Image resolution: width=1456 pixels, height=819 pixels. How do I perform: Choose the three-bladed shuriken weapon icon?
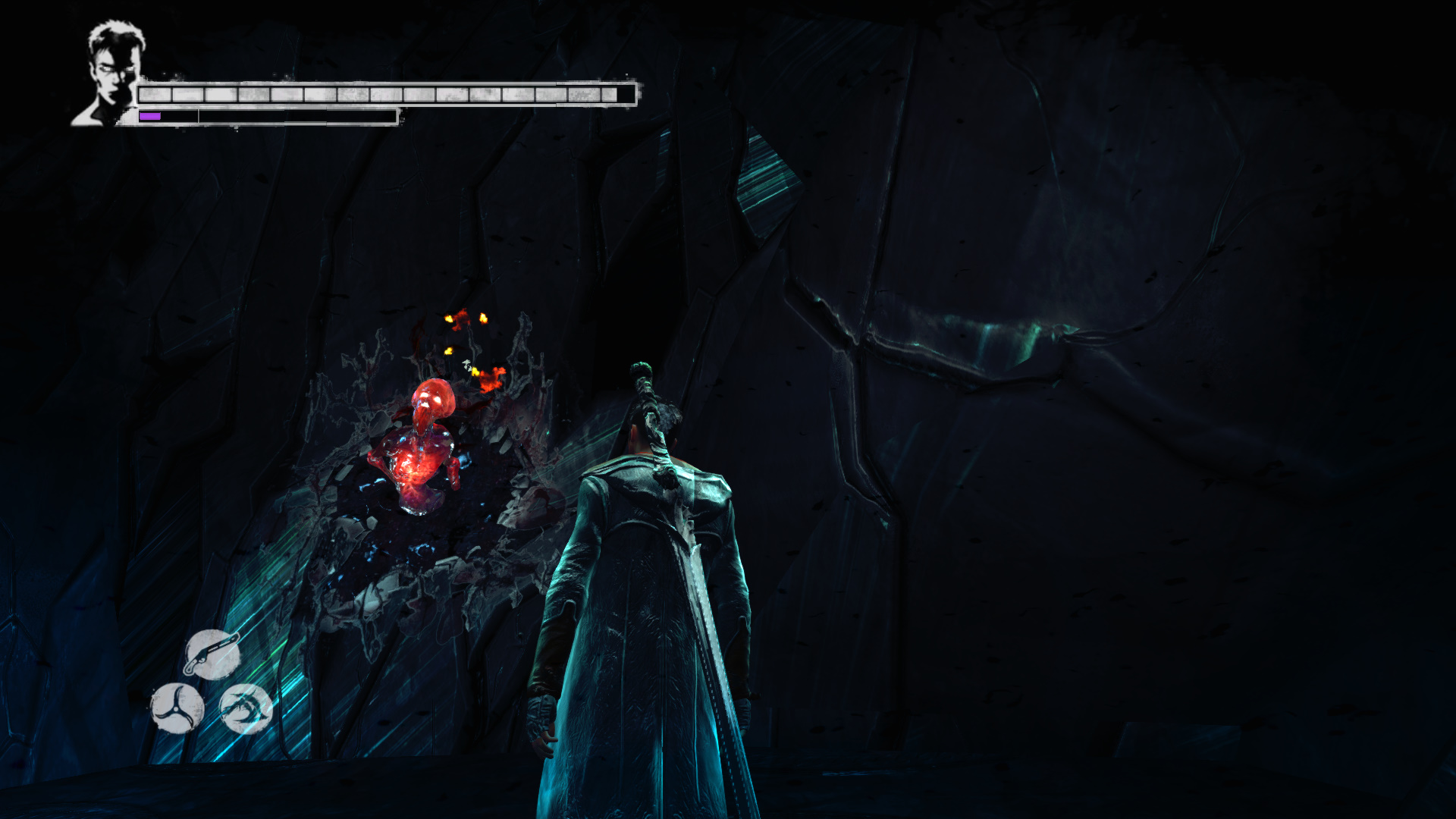[177, 708]
